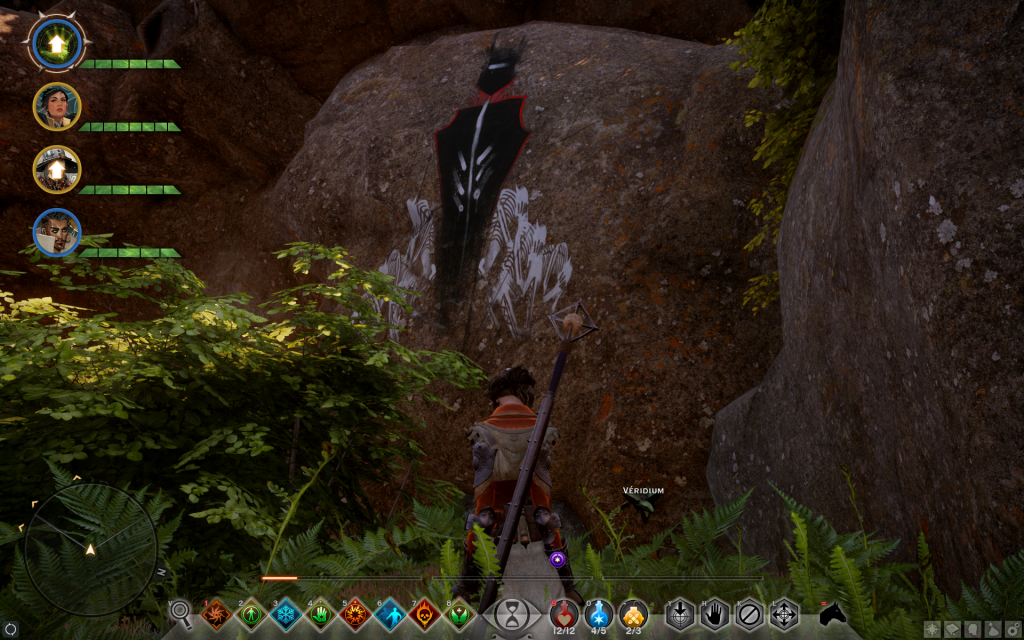
Task: Use the orange swirl ability in slot 1
Action: point(215,613)
